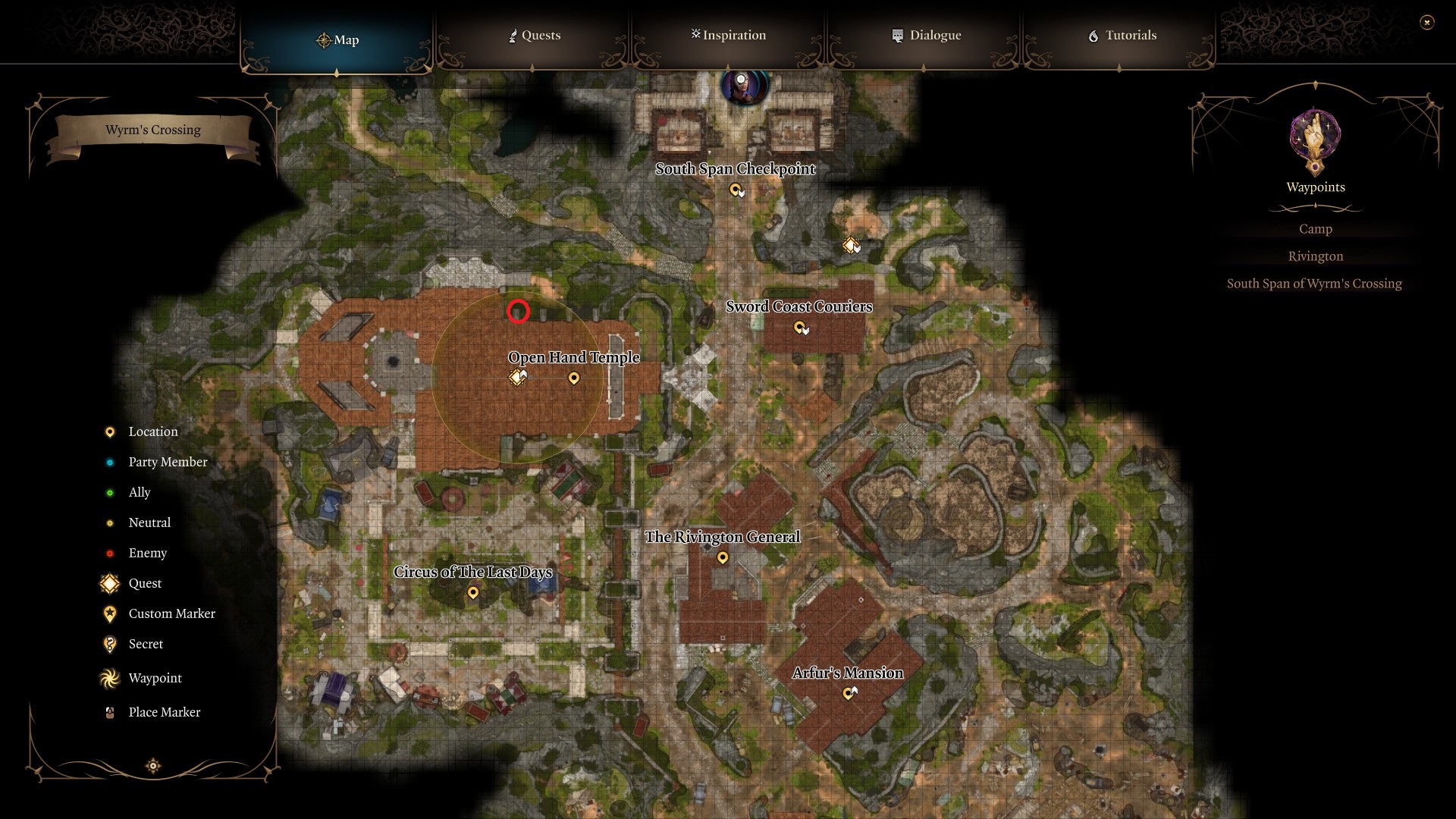Screen dimensions: 1456x819
Task: Select the location marker at The Rivington General
Action: click(723, 557)
